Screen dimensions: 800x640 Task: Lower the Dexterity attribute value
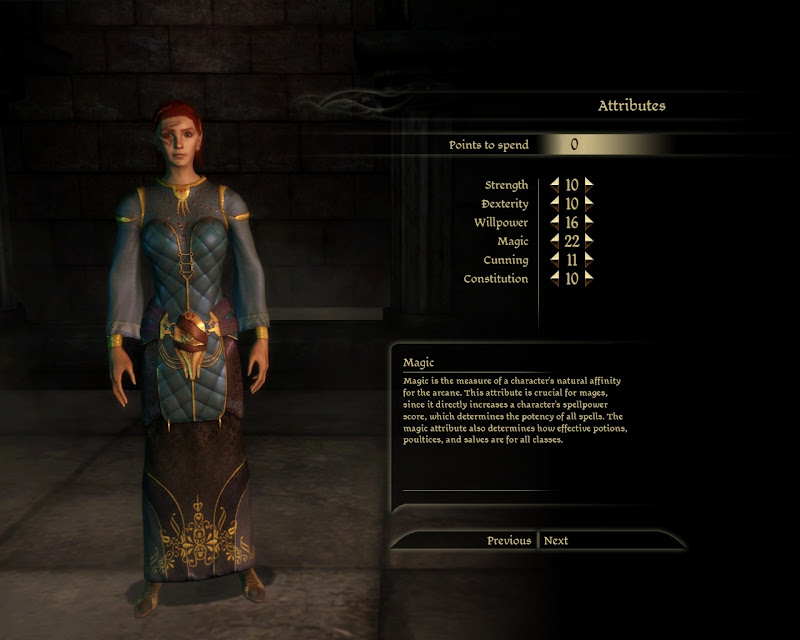tap(555, 204)
